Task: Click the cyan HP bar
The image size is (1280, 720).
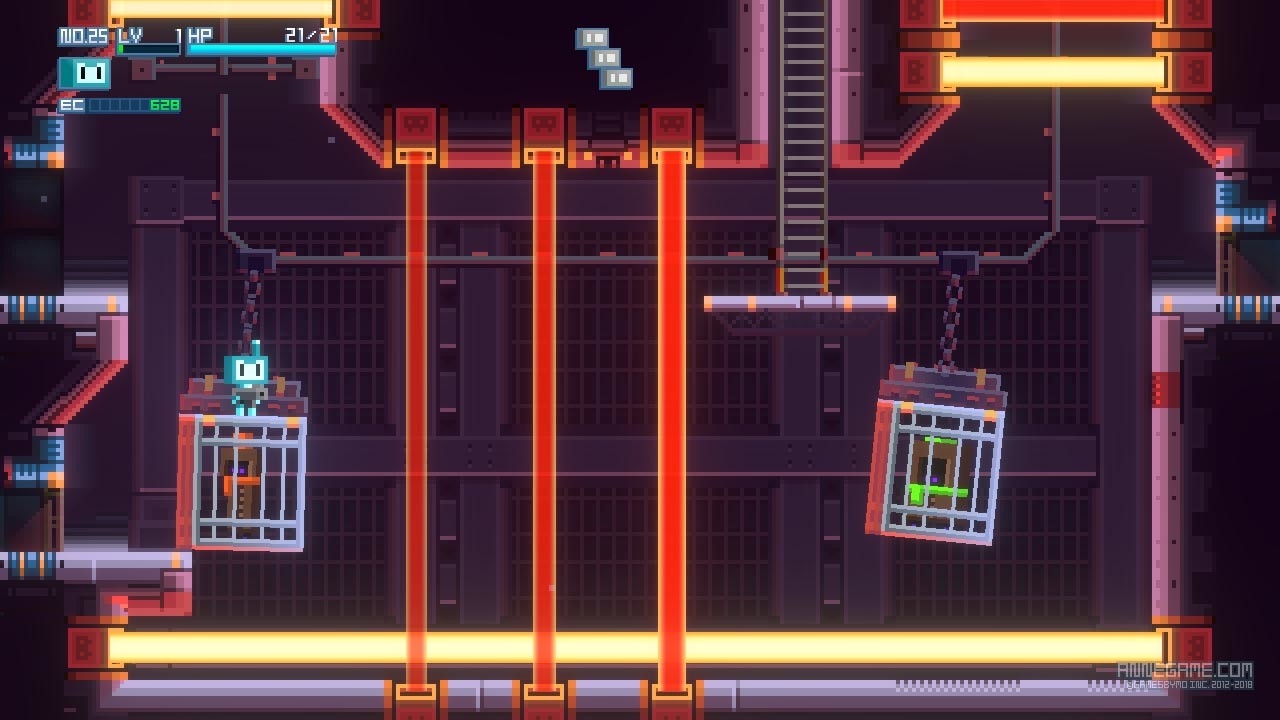Action: point(260,48)
